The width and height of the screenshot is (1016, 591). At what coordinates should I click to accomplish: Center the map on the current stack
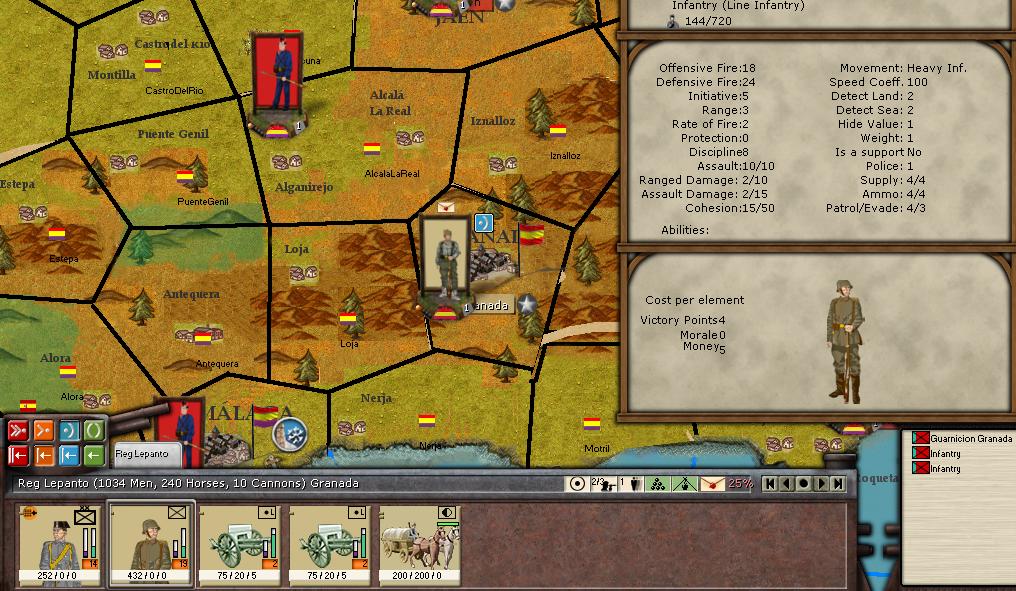804,484
